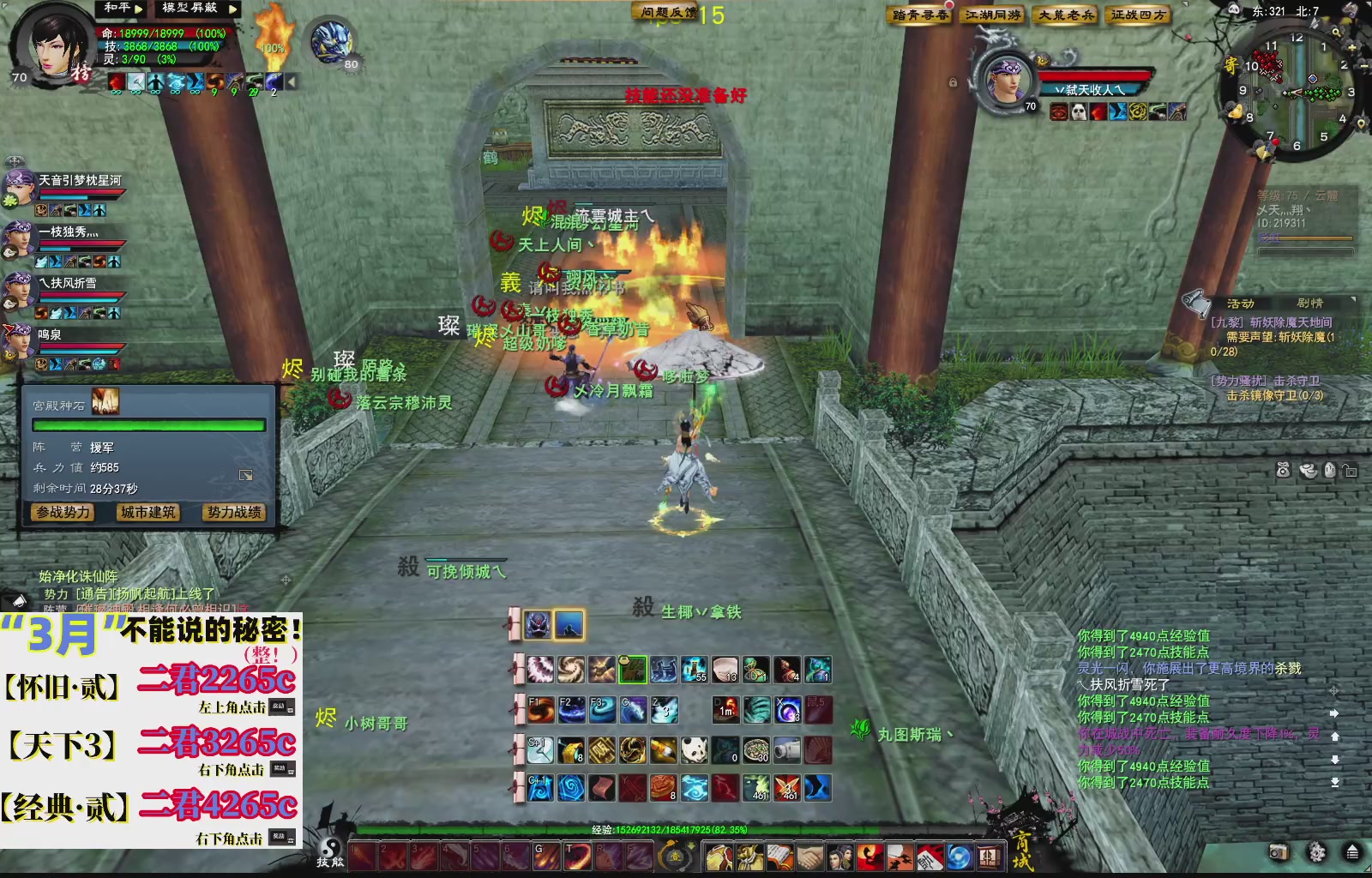Collapse the quest tracker with its corner triangle
This screenshot has width=1372, height=878.
(1353, 300)
